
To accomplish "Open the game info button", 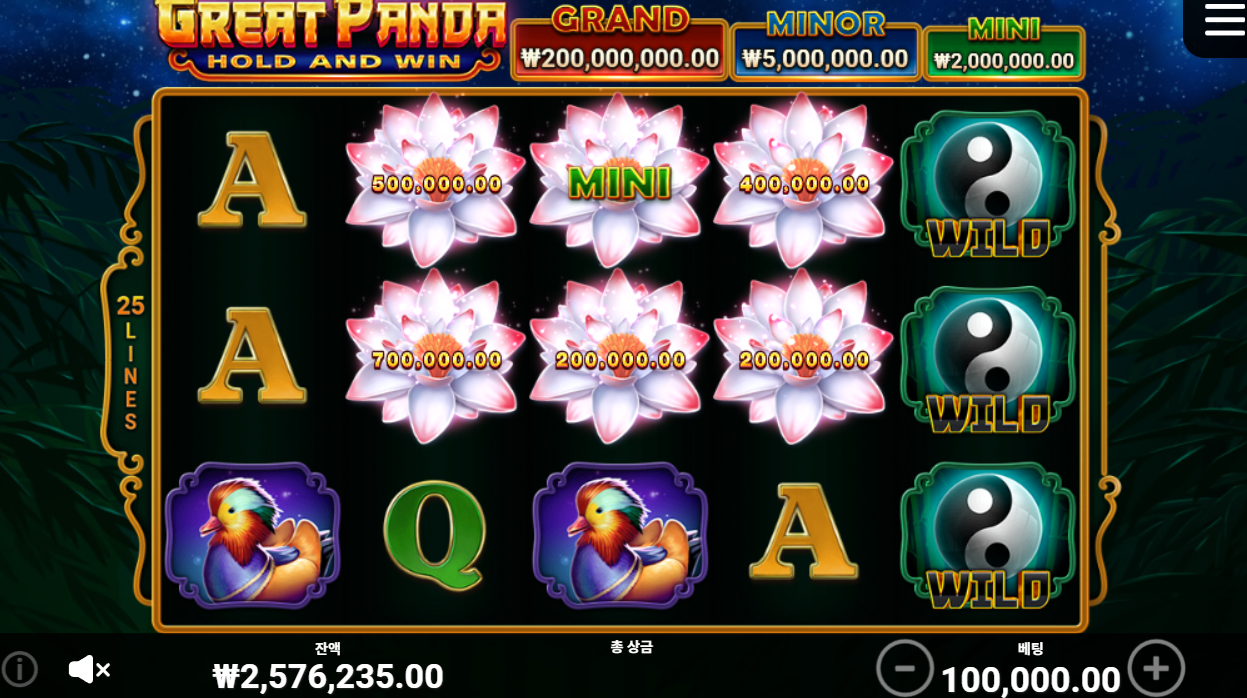I will [x=19, y=669].
